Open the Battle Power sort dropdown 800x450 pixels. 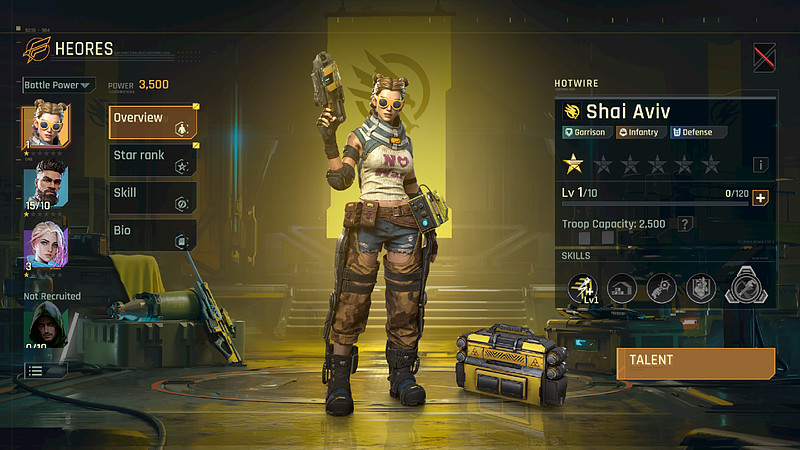pyautogui.click(x=58, y=85)
